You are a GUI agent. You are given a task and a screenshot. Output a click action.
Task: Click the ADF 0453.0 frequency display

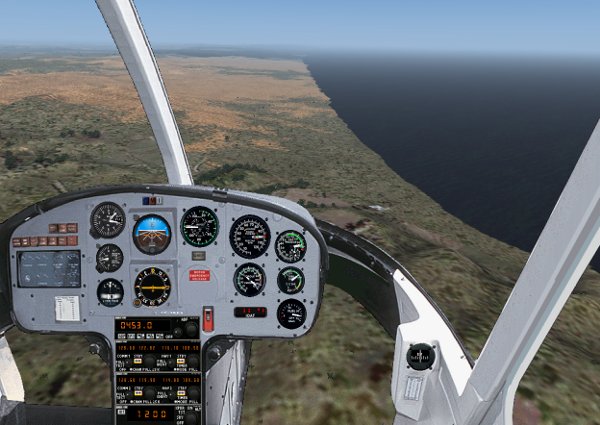pos(138,325)
